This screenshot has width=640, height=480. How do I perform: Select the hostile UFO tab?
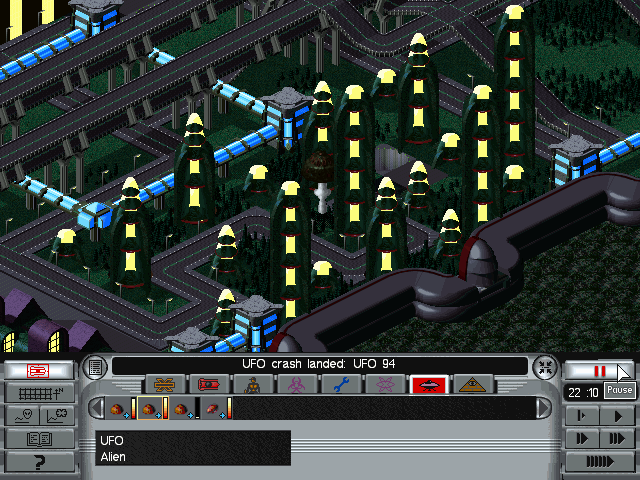pyautogui.click(x=429, y=384)
